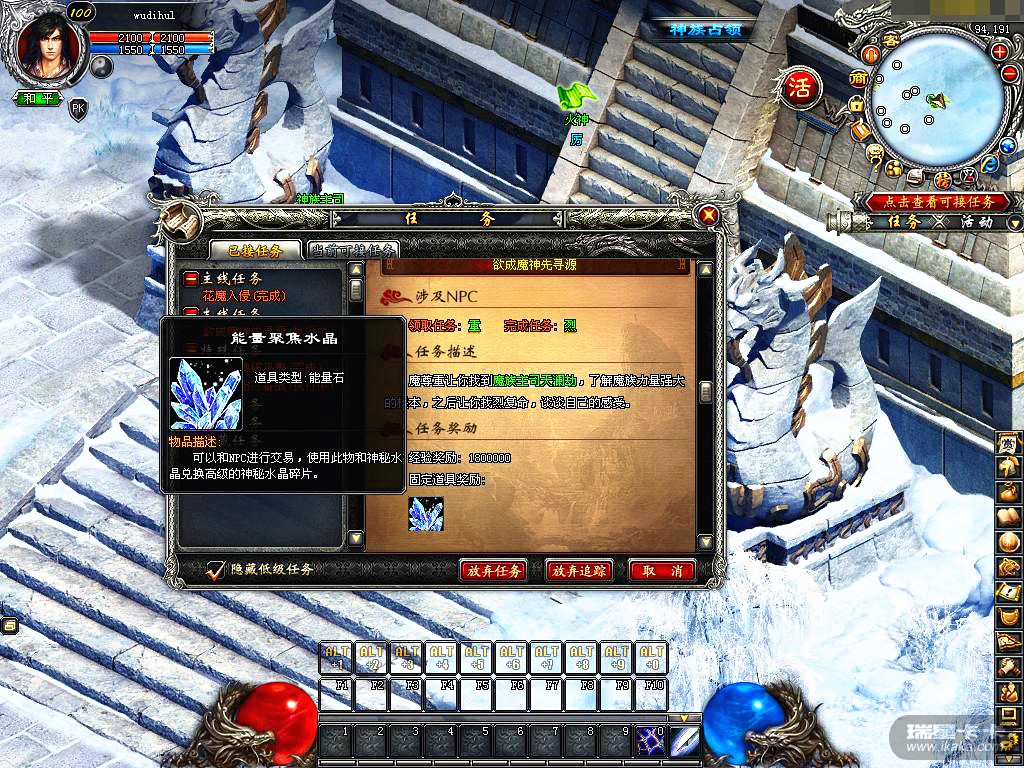The image size is (1024, 768).
Task: Zoom in the minimap with the plus button
Action: click(999, 51)
